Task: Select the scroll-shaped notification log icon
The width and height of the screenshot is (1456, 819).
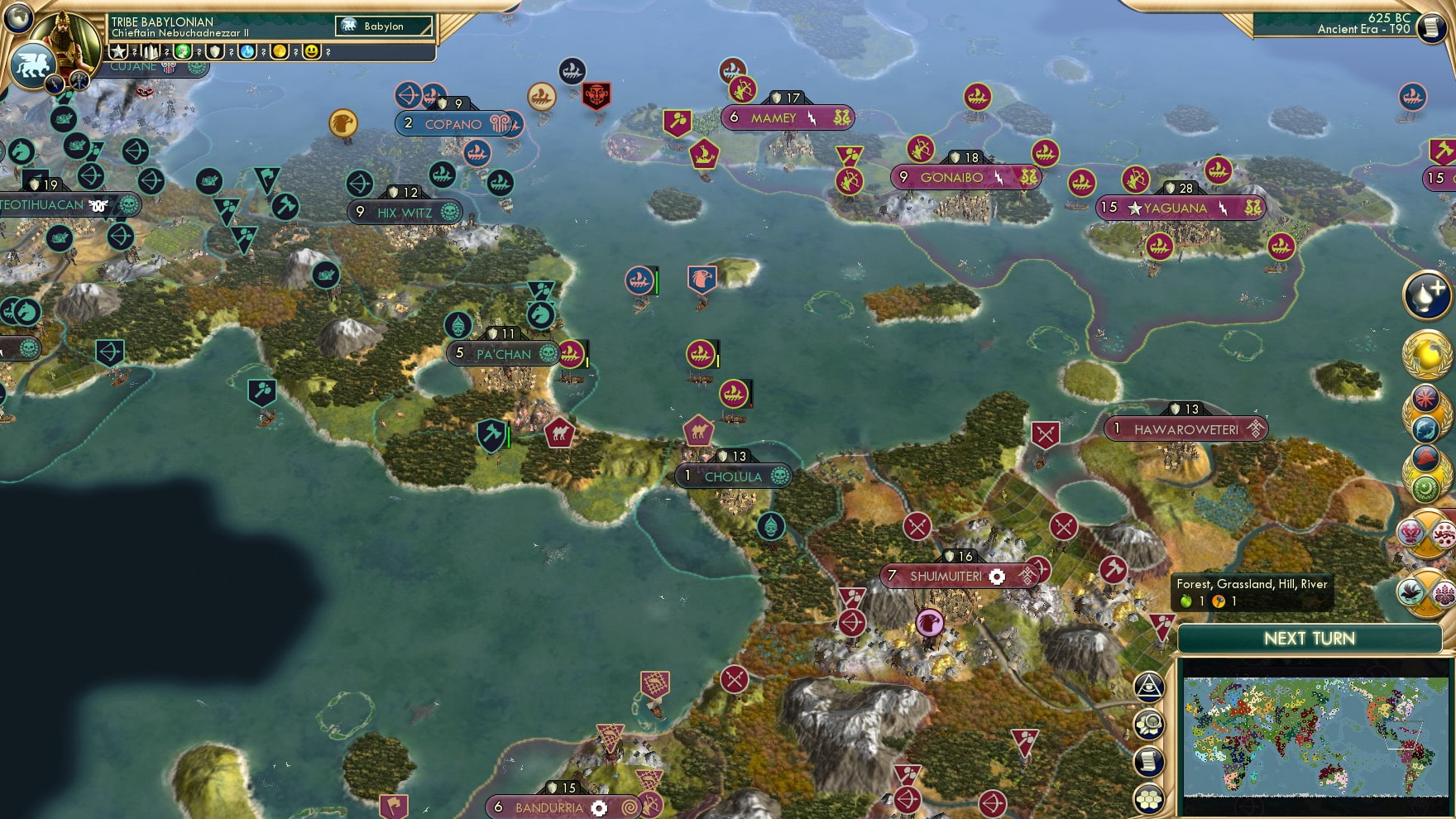Action: tap(1150, 760)
